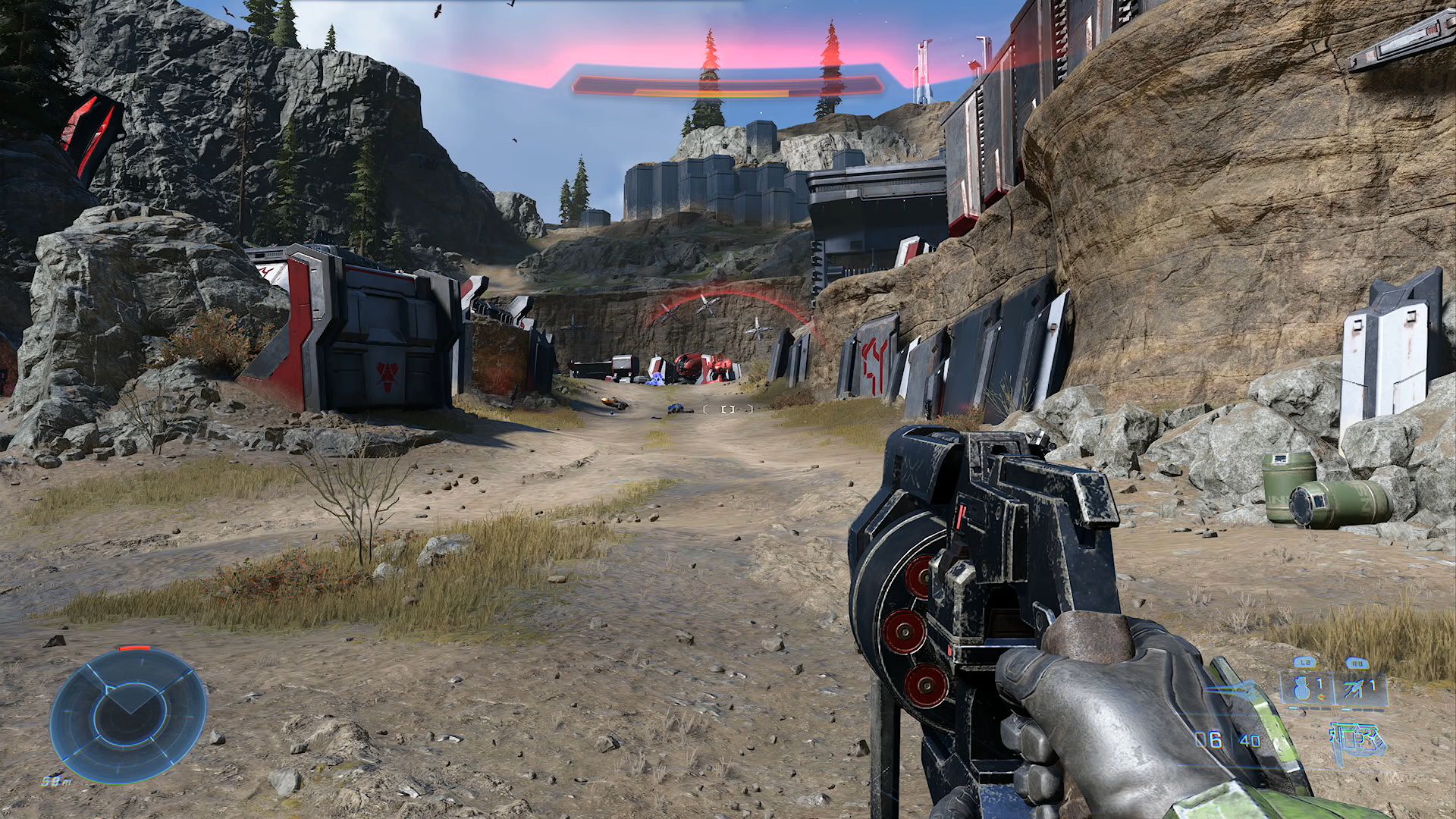The height and width of the screenshot is (819, 1456).
Task: Select the equipped weapon silhouette icon
Action: pyautogui.click(x=1357, y=740)
